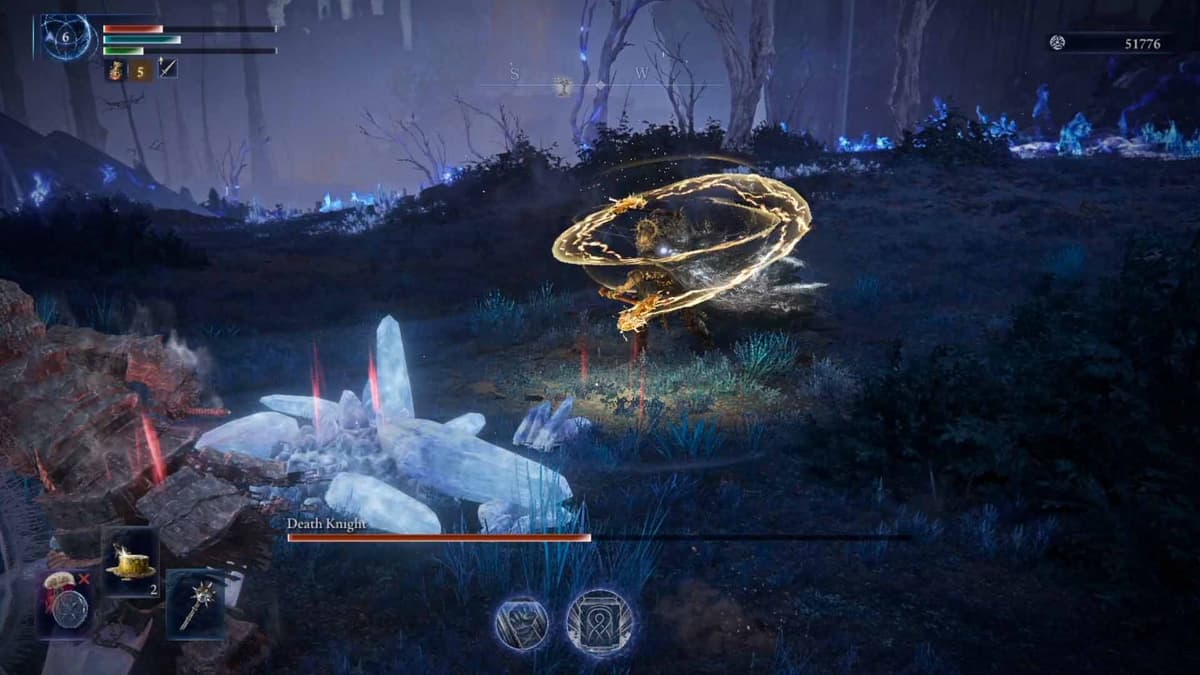1200x675 pixels.
Task: Activate the fist character skill icon
Action: point(522,622)
